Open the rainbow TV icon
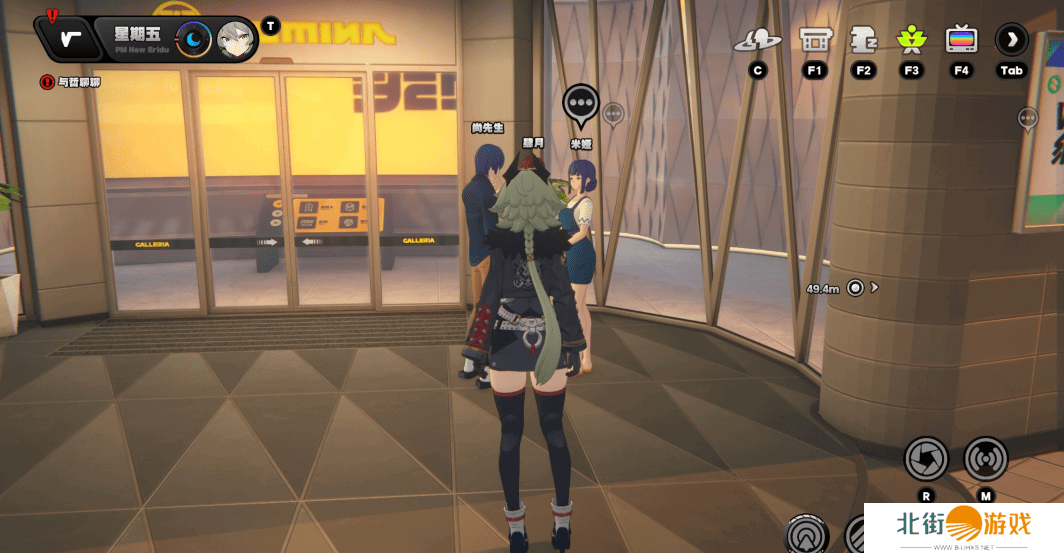The image size is (1064, 553). point(961,40)
